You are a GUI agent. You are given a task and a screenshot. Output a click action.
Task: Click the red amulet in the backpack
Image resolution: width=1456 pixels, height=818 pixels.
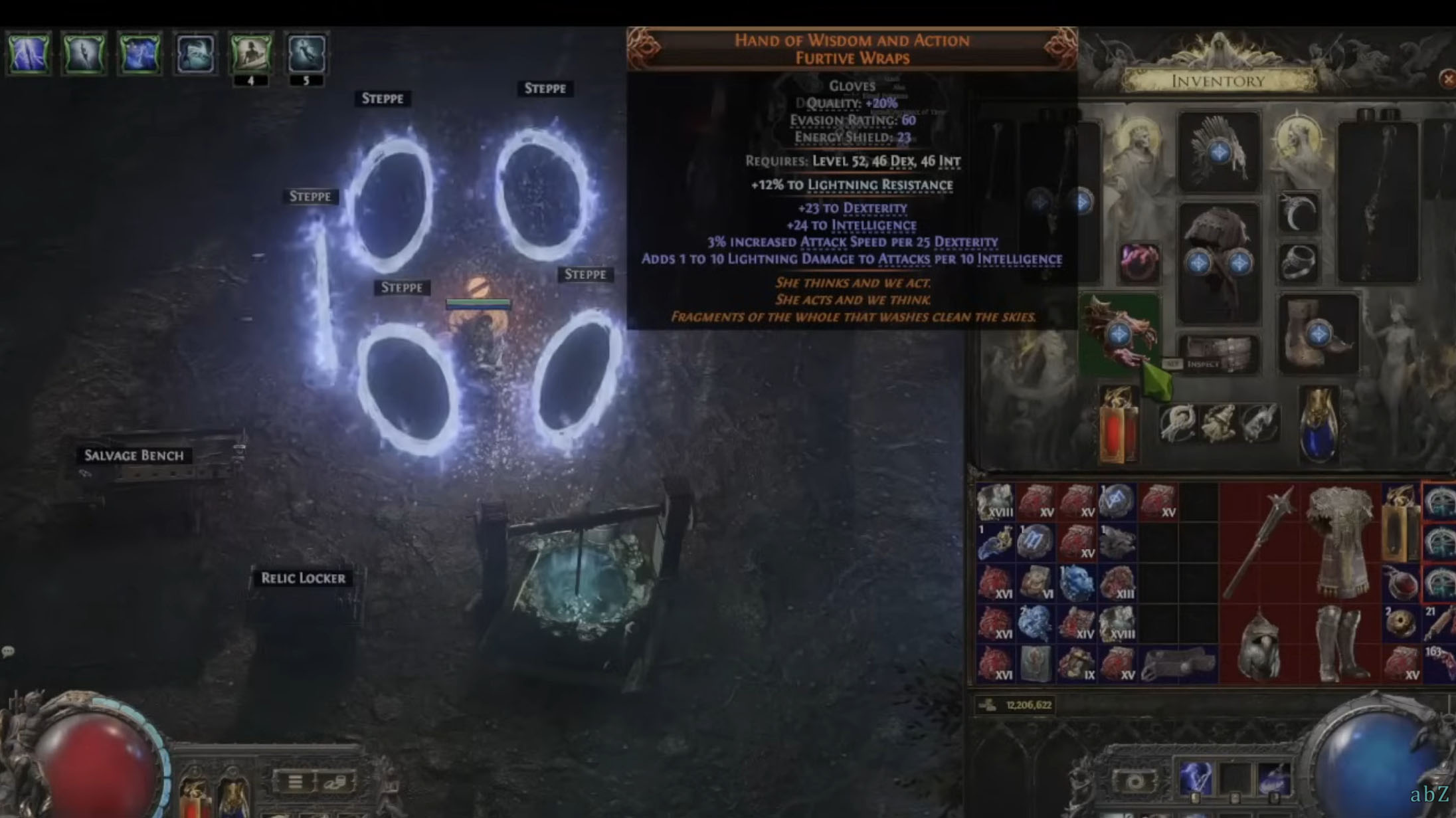[x=1400, y=583]
